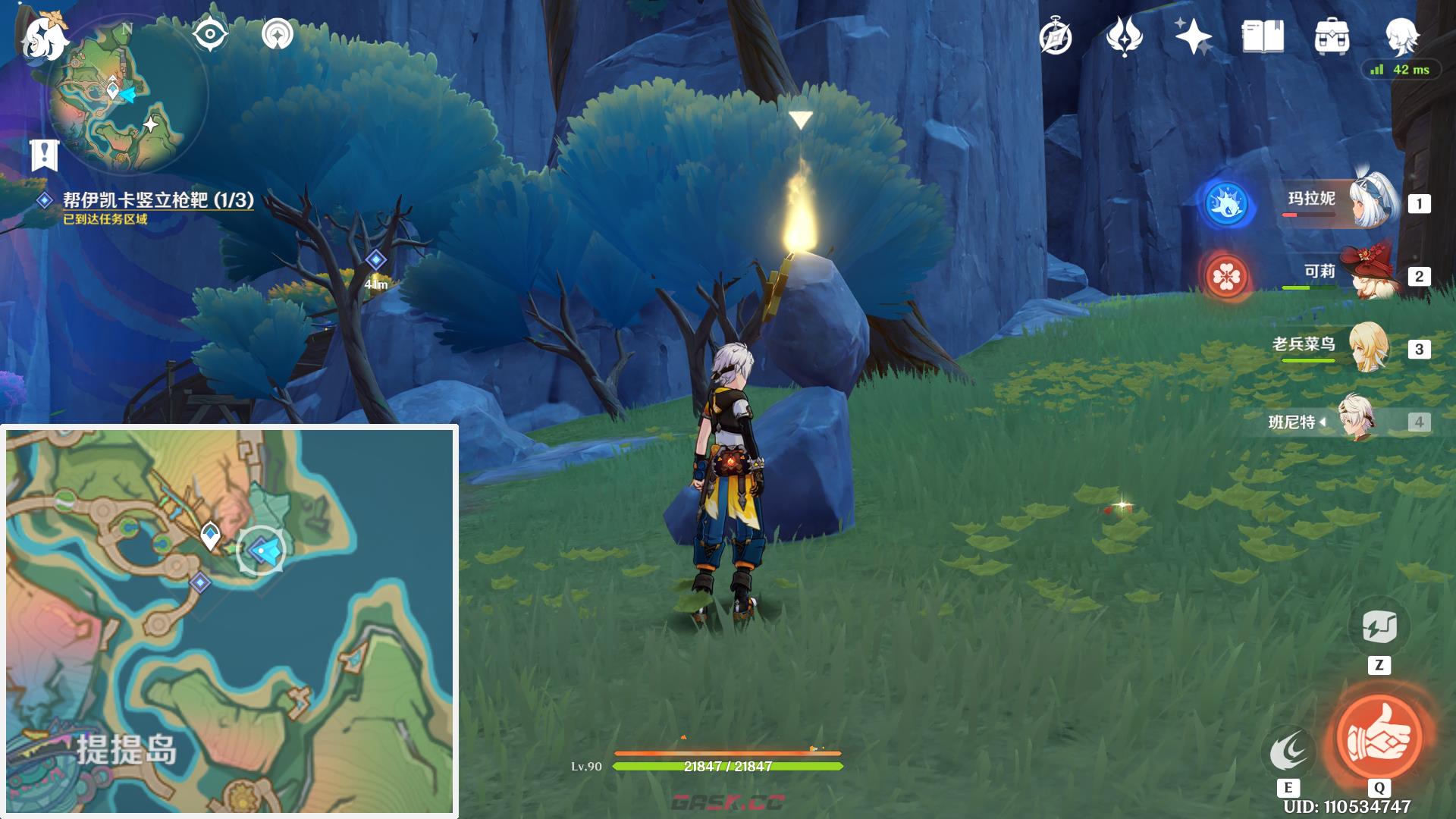
Task: Open the character profile head icon
Action: pos(1401,35)
